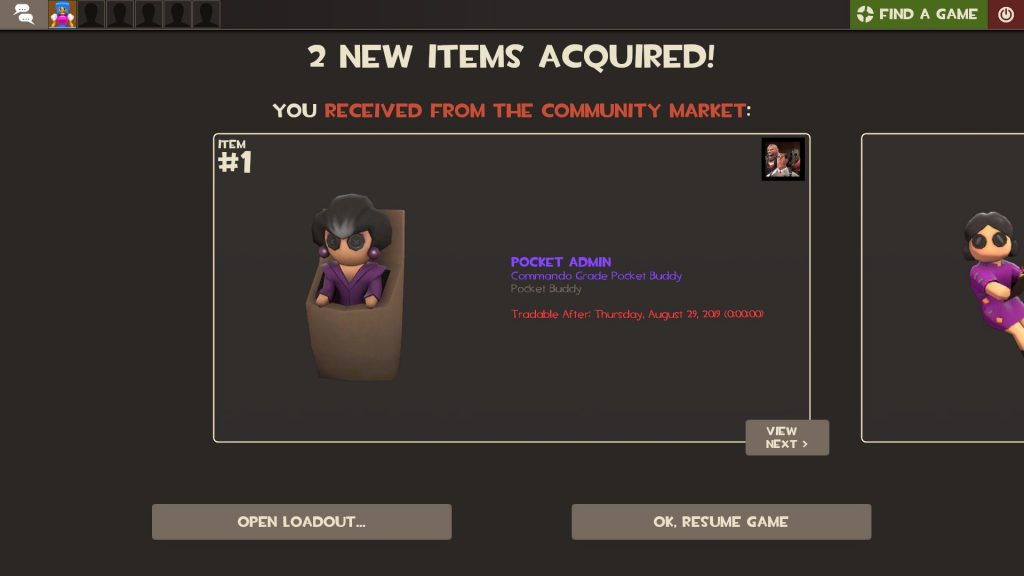Open Find a Game menu
This screenshot has height=576, width=1024.
[x=918, y=14]
